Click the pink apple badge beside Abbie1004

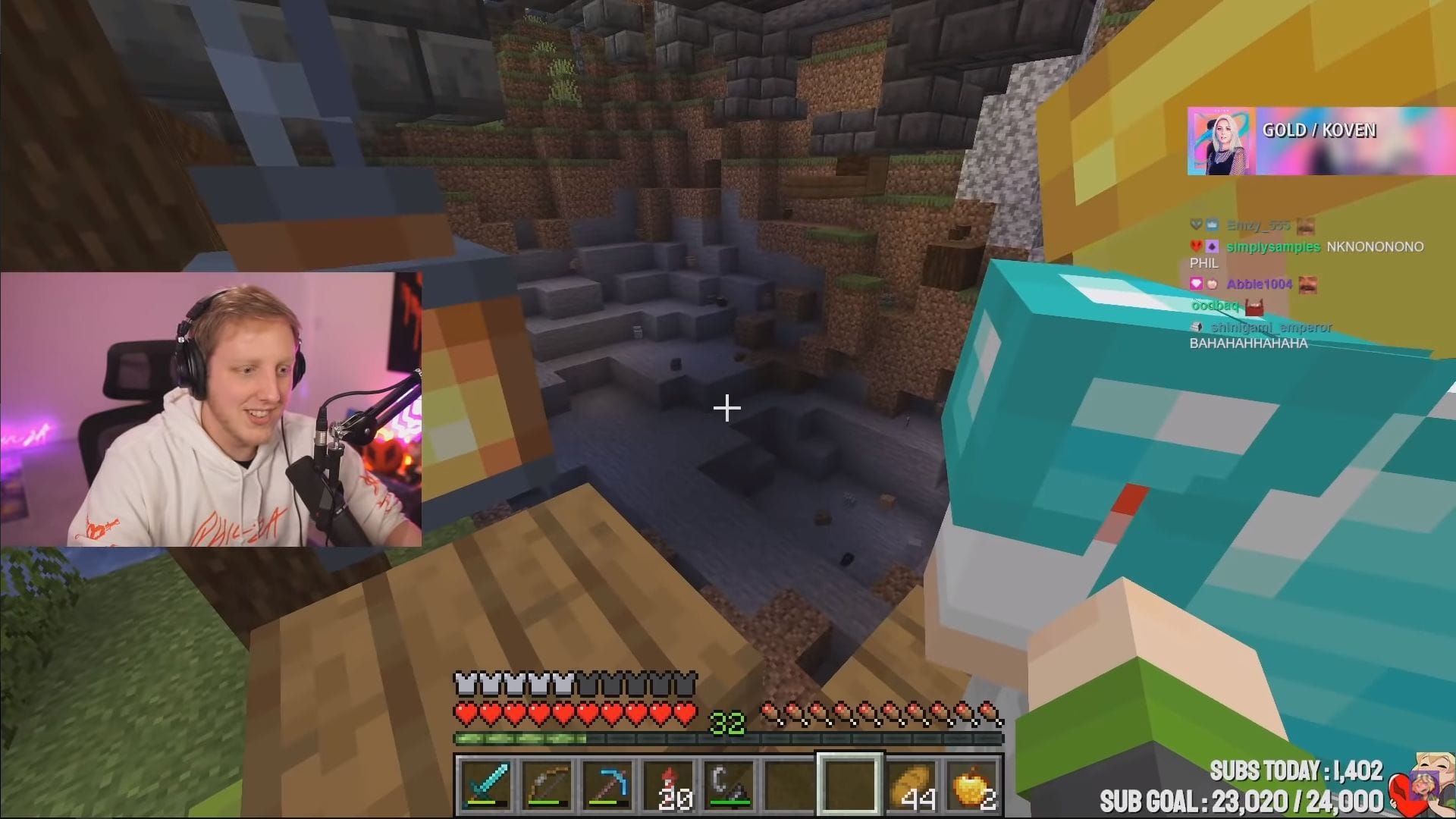coord(1213,284)
